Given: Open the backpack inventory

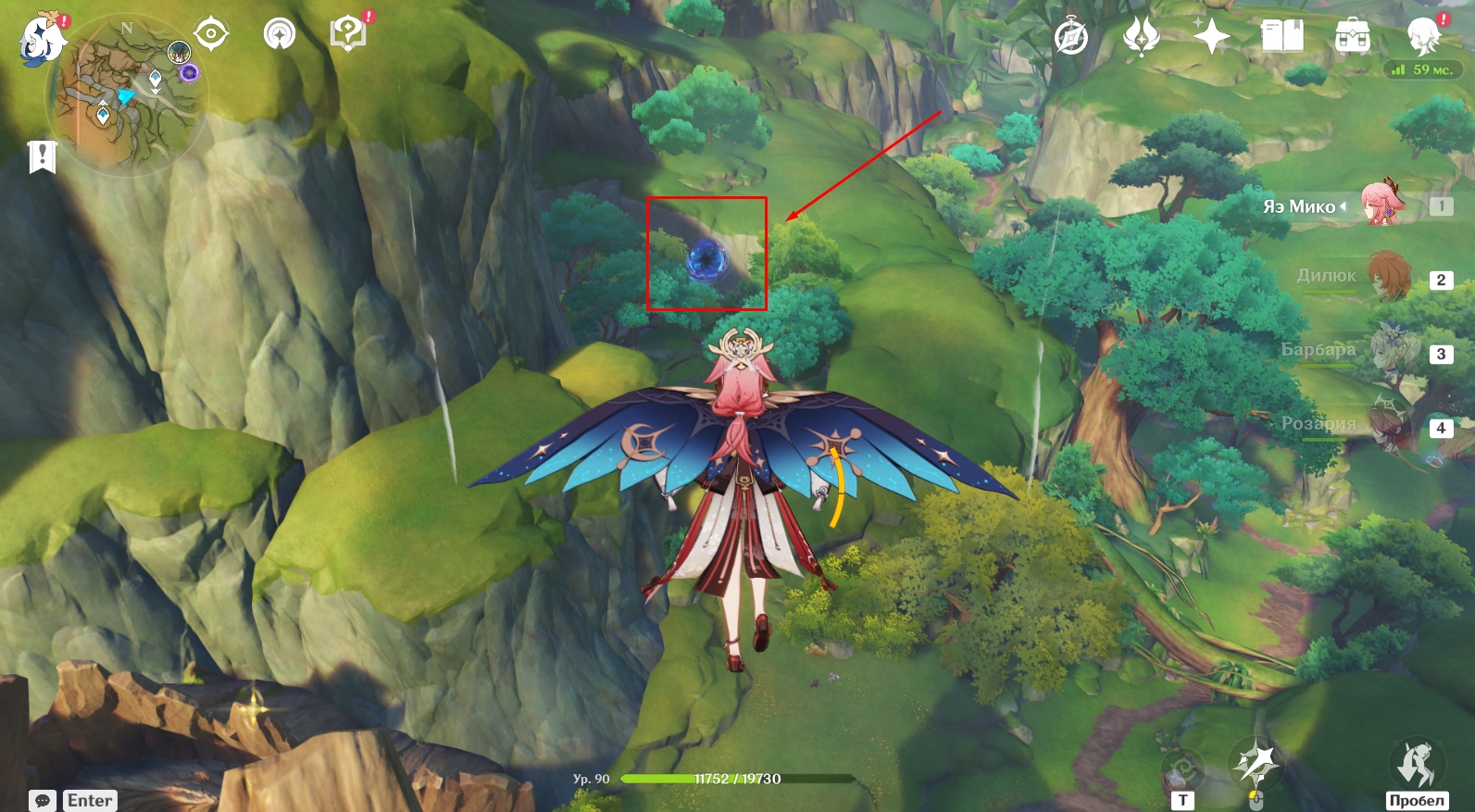Looking at the screenshot, I should [1353, 37].
